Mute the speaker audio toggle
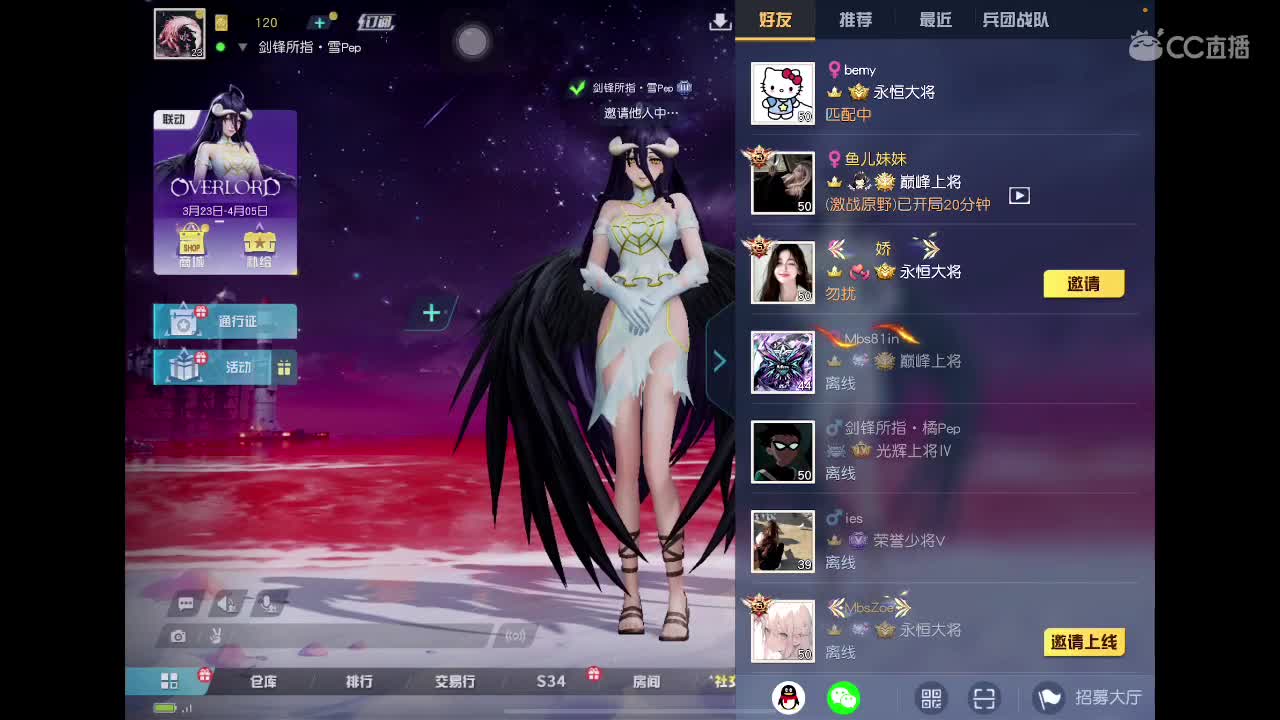 coord(225,604)
